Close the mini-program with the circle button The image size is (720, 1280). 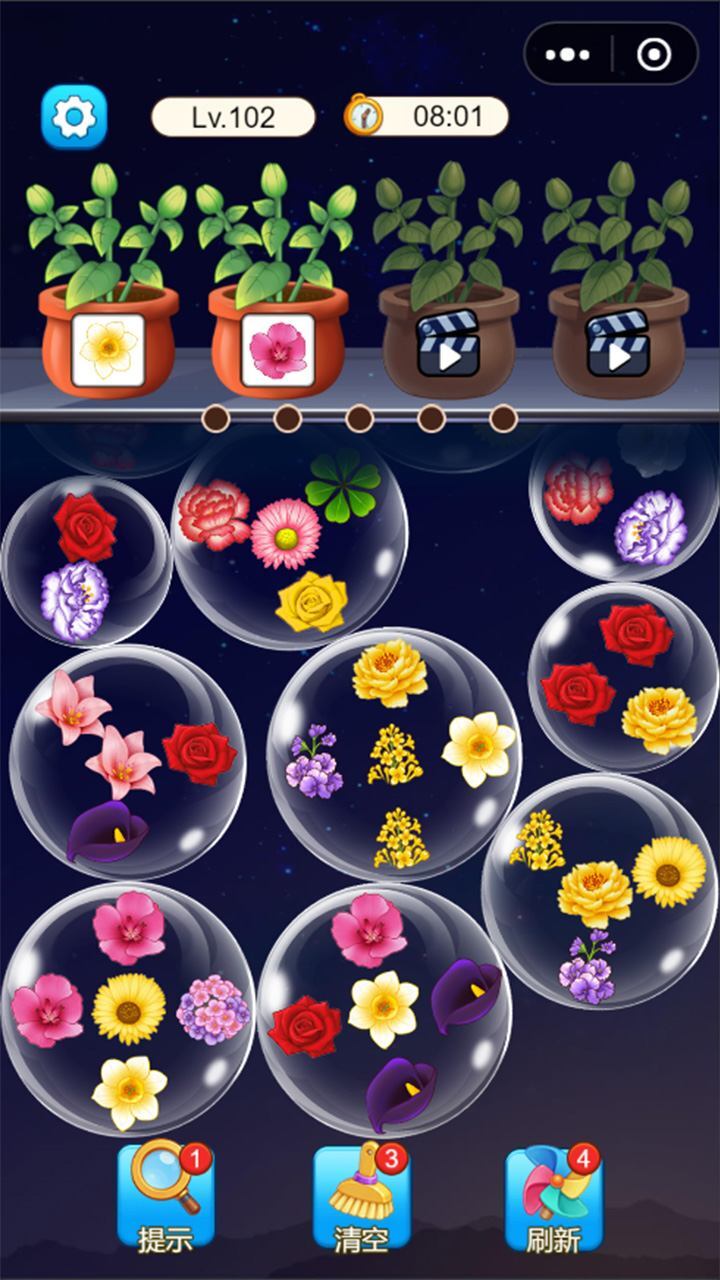pyautogui.click(x=654, y=54)
